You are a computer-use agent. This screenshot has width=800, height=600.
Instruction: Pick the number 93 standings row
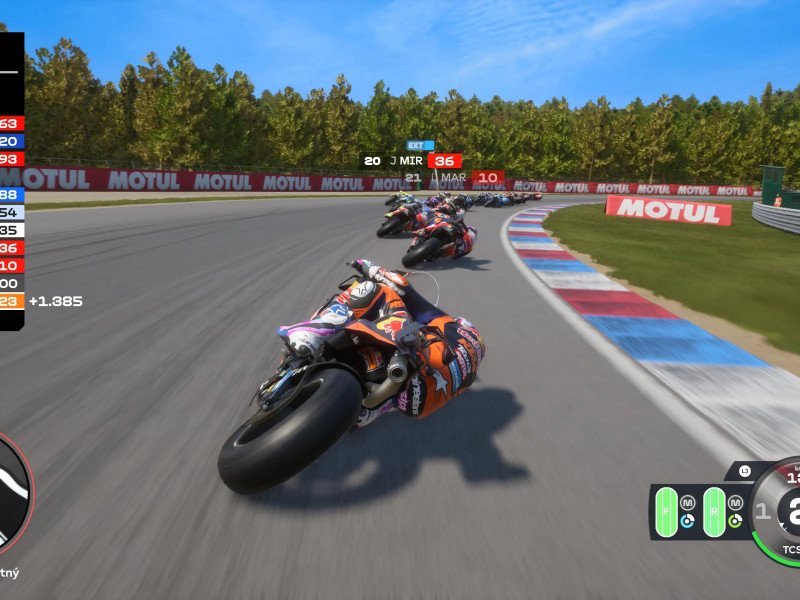tap(11, 160)
